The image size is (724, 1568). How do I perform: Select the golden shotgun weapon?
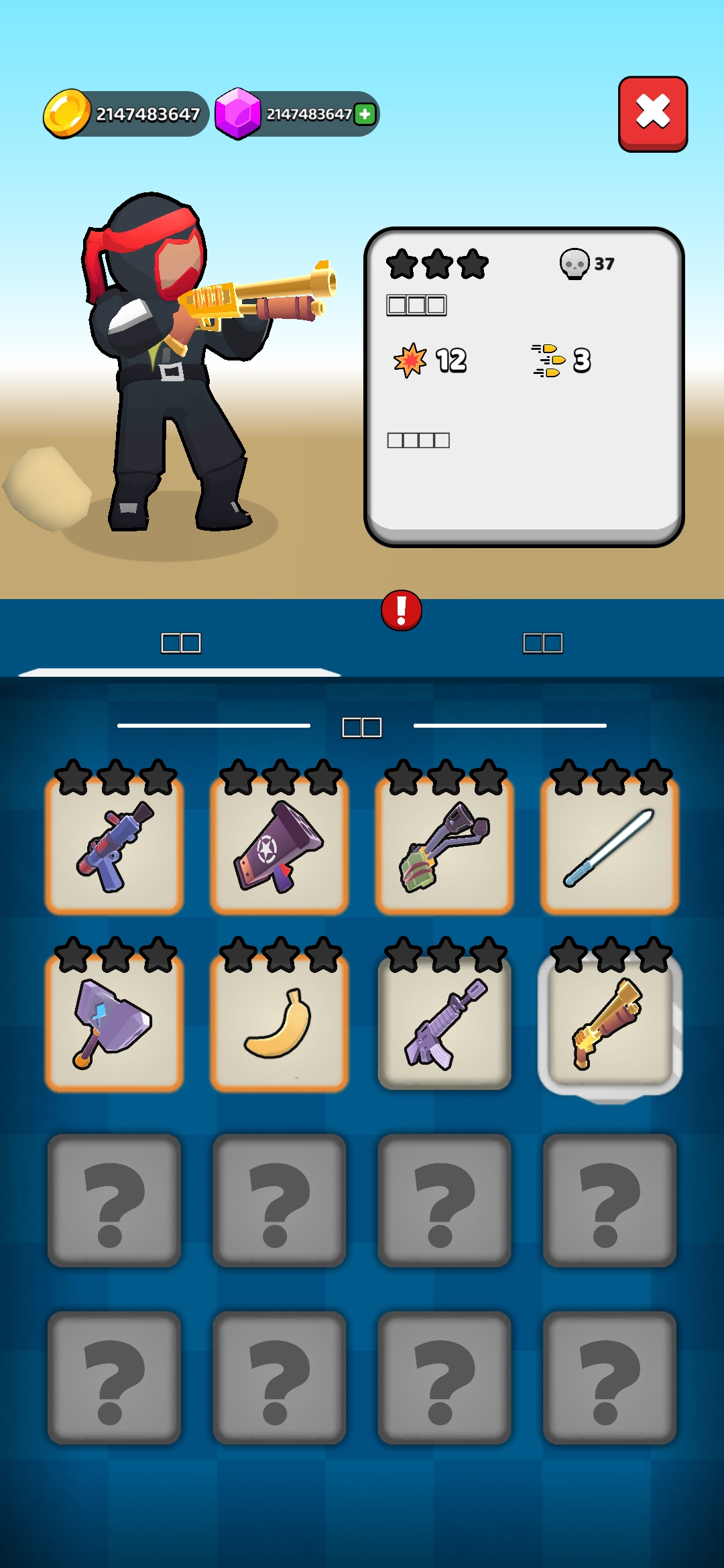(x=609, y=1023)
